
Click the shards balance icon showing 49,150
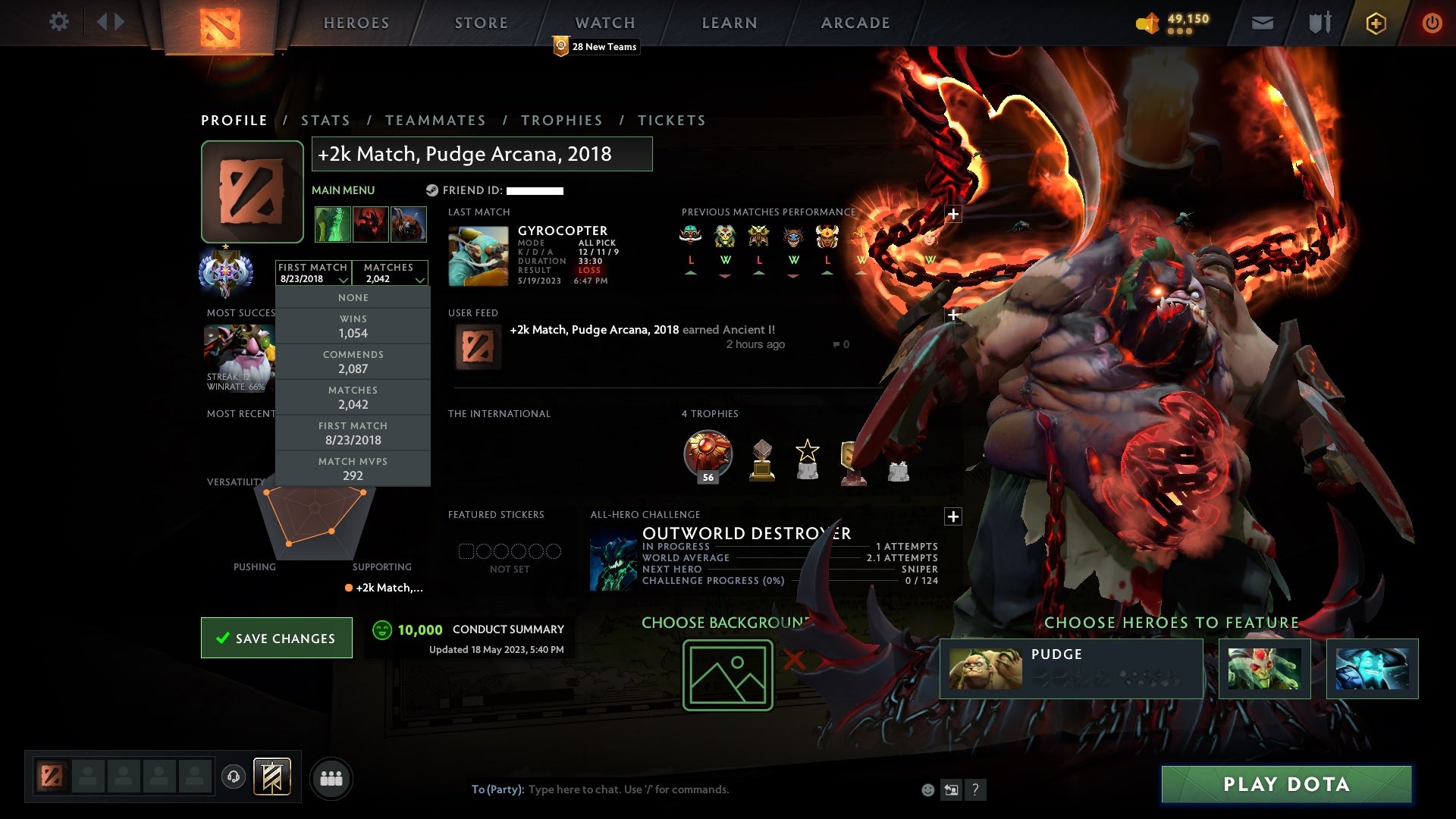pos(1147,24)
